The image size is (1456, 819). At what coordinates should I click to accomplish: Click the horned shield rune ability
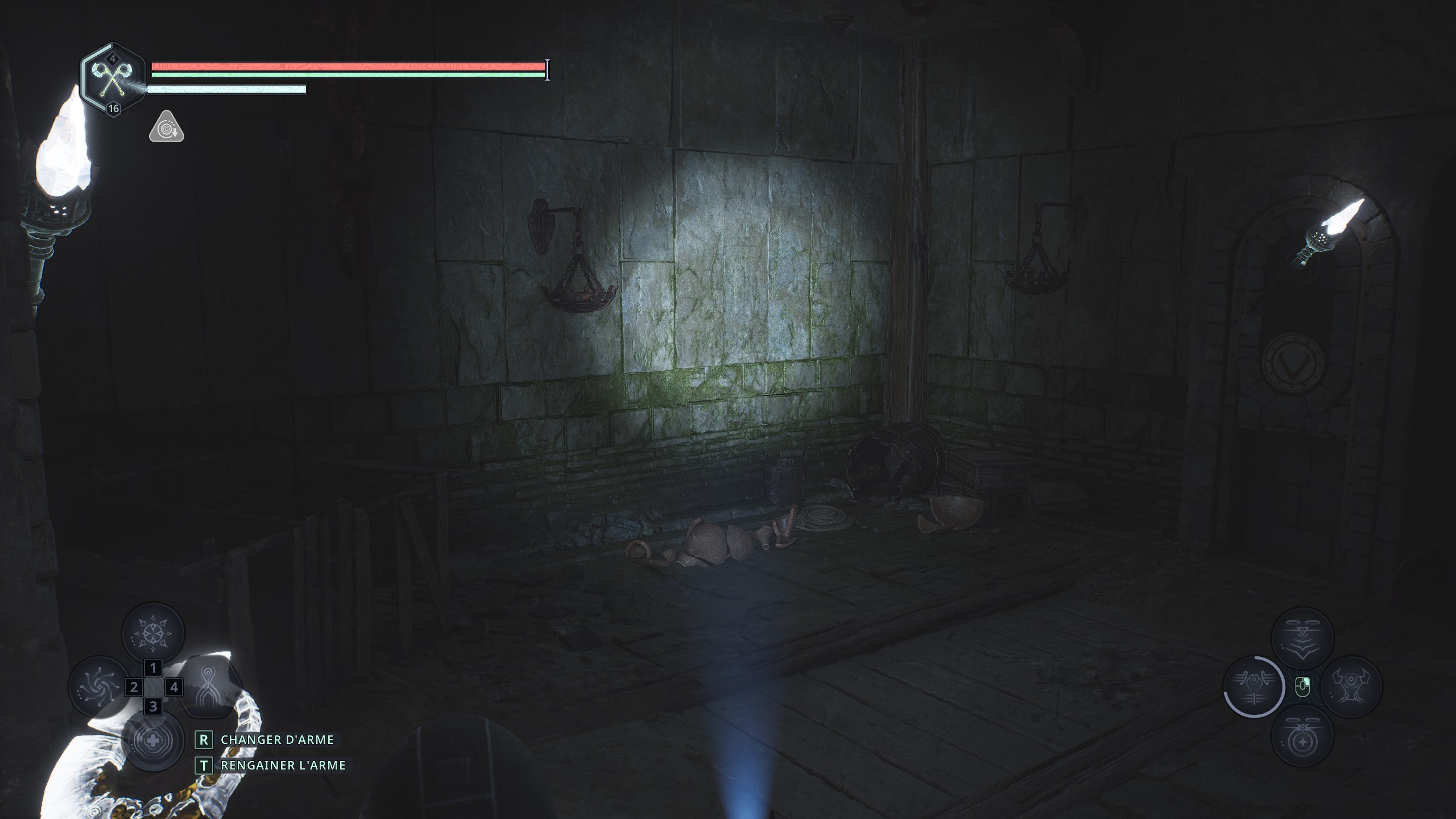pos(1351,685)
